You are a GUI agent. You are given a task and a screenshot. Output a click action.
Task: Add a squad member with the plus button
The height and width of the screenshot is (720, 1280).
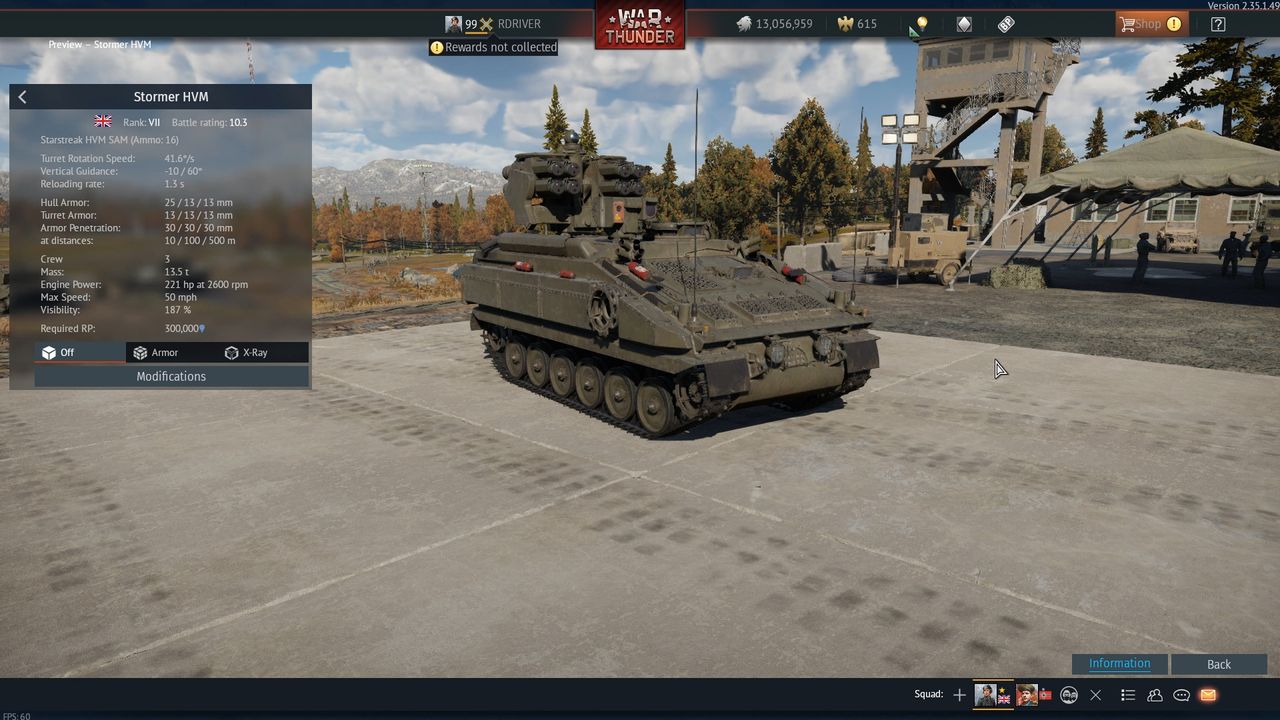click(960, 695)
